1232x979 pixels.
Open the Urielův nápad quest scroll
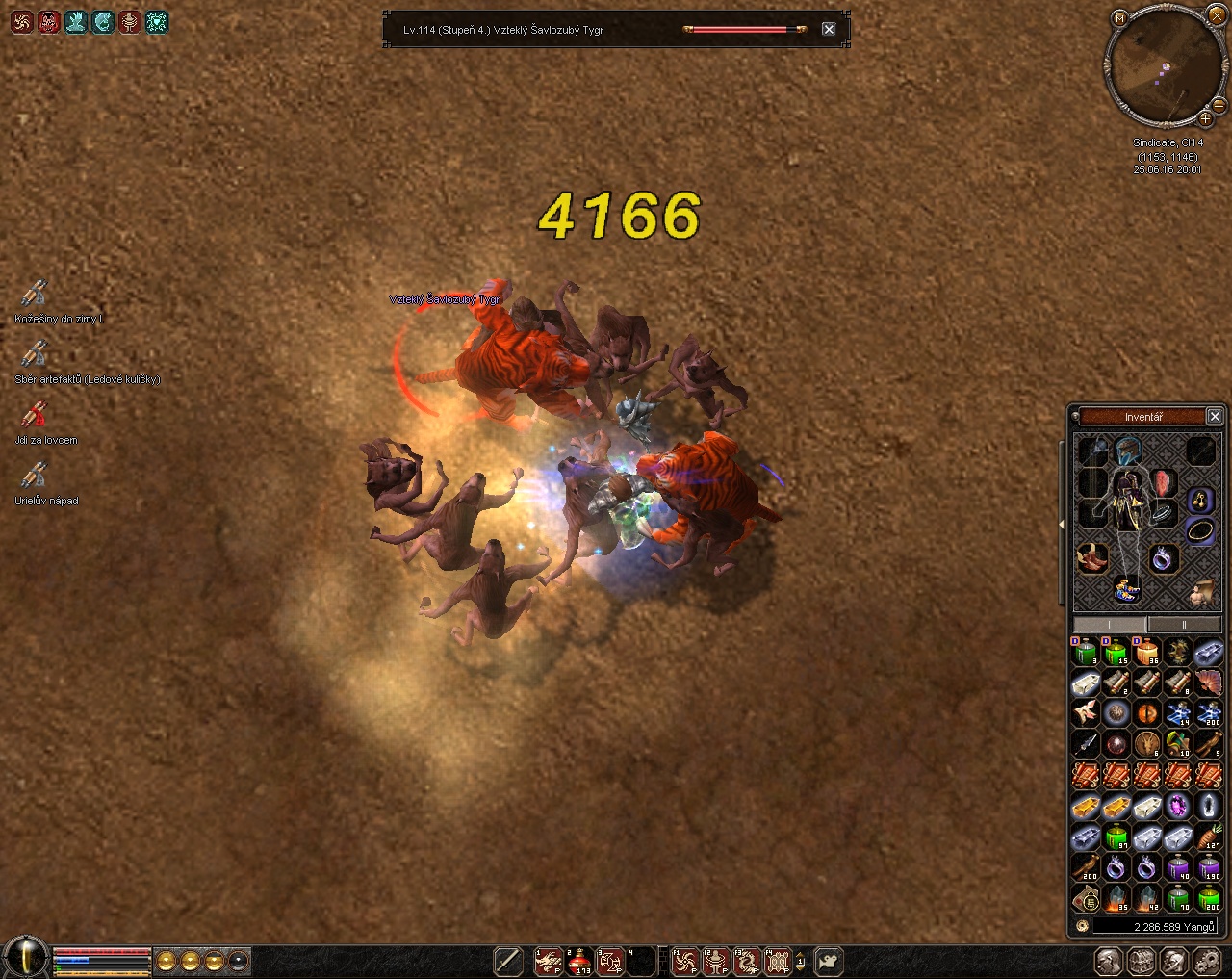tap(35, 475)
